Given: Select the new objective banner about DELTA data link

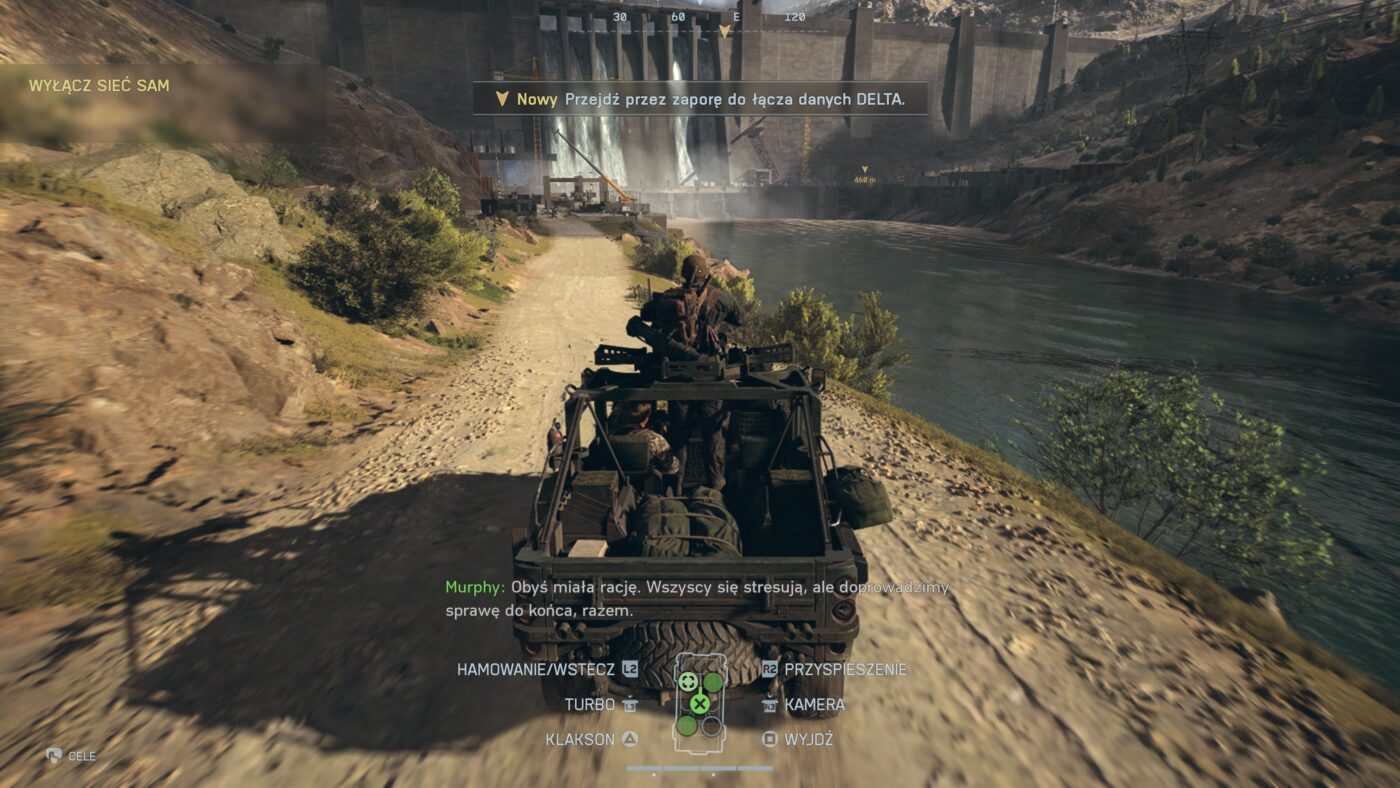Looking at the screenshot, I should (700, 99).
